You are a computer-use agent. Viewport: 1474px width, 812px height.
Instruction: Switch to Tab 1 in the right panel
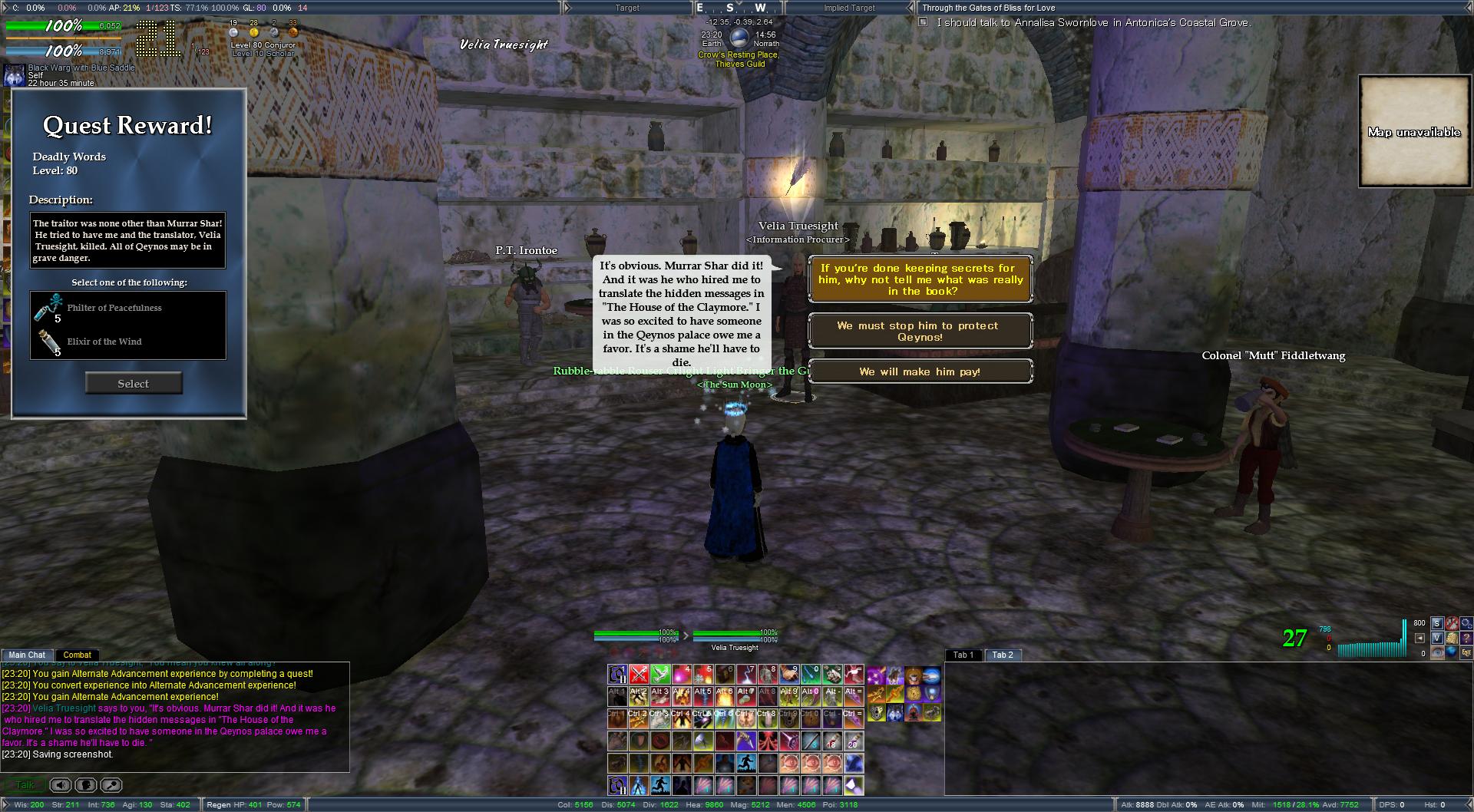[963, 655]
